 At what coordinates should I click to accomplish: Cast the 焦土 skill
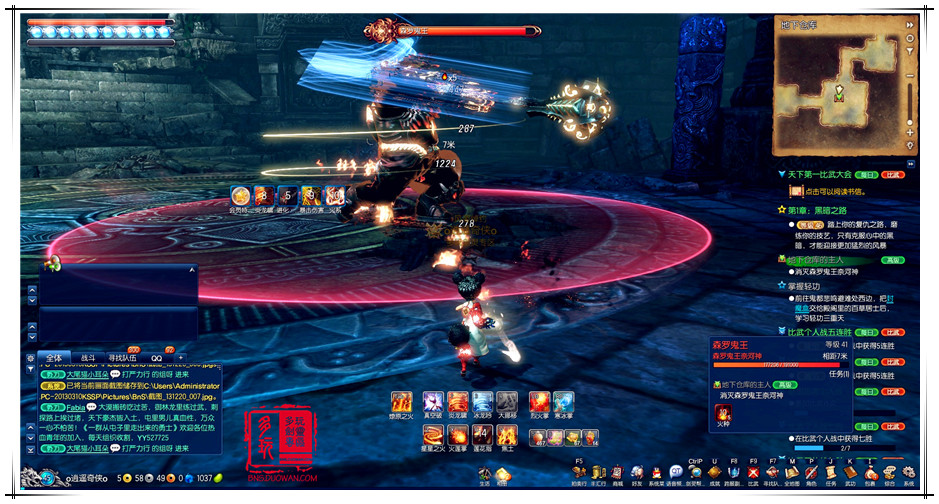click(507, 436)
